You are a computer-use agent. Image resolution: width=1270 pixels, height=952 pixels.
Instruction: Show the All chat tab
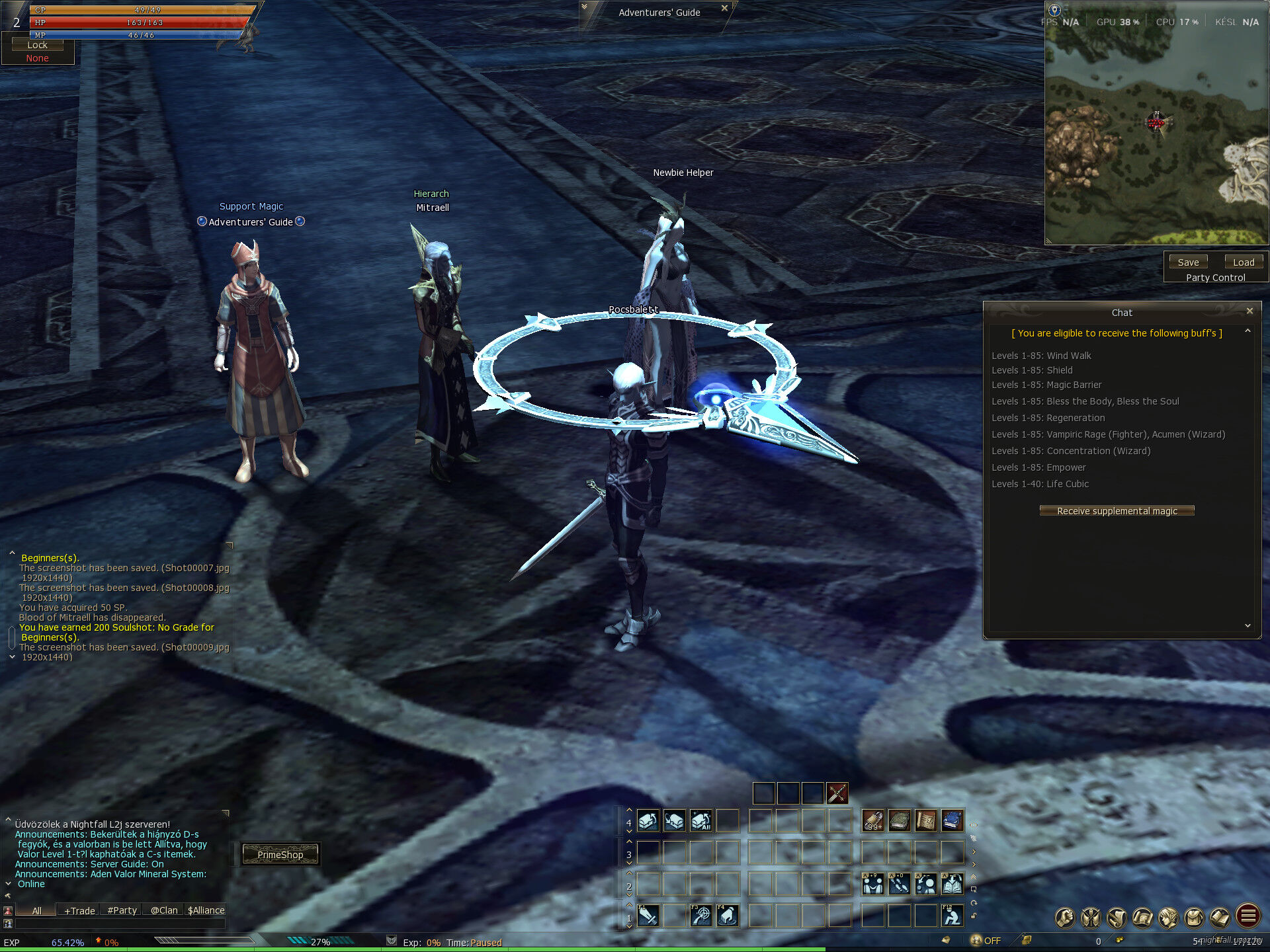coord(36,910)
